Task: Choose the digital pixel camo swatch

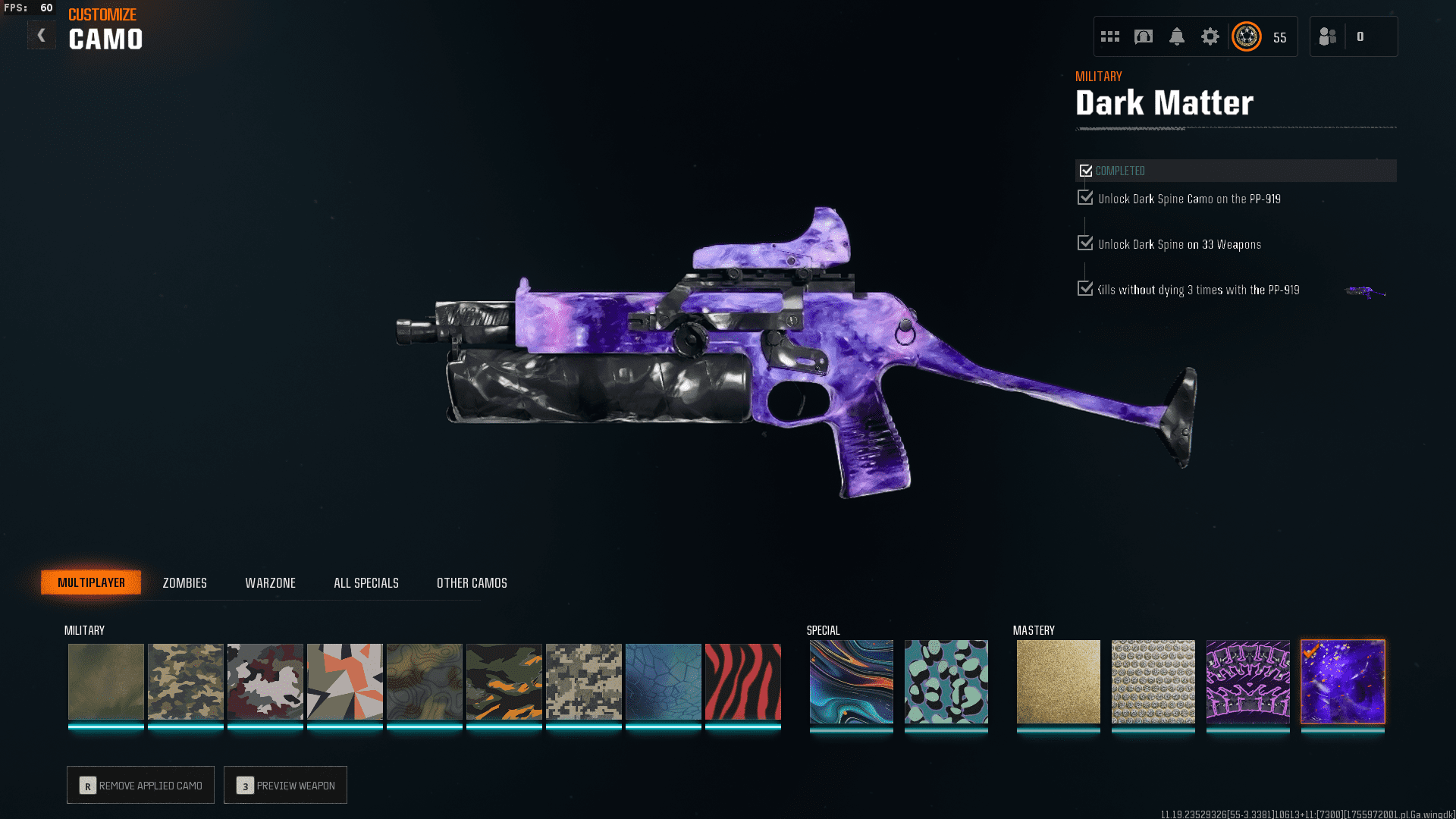Action: pyautogui.click(x=583, y=681)
